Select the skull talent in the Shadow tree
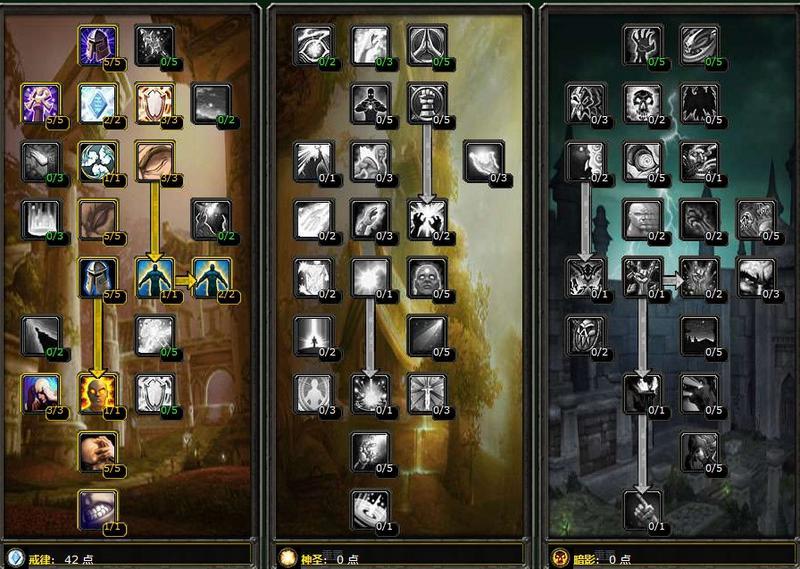The width and height of the screenshot is (800, 569). click(x=643, y=102)
